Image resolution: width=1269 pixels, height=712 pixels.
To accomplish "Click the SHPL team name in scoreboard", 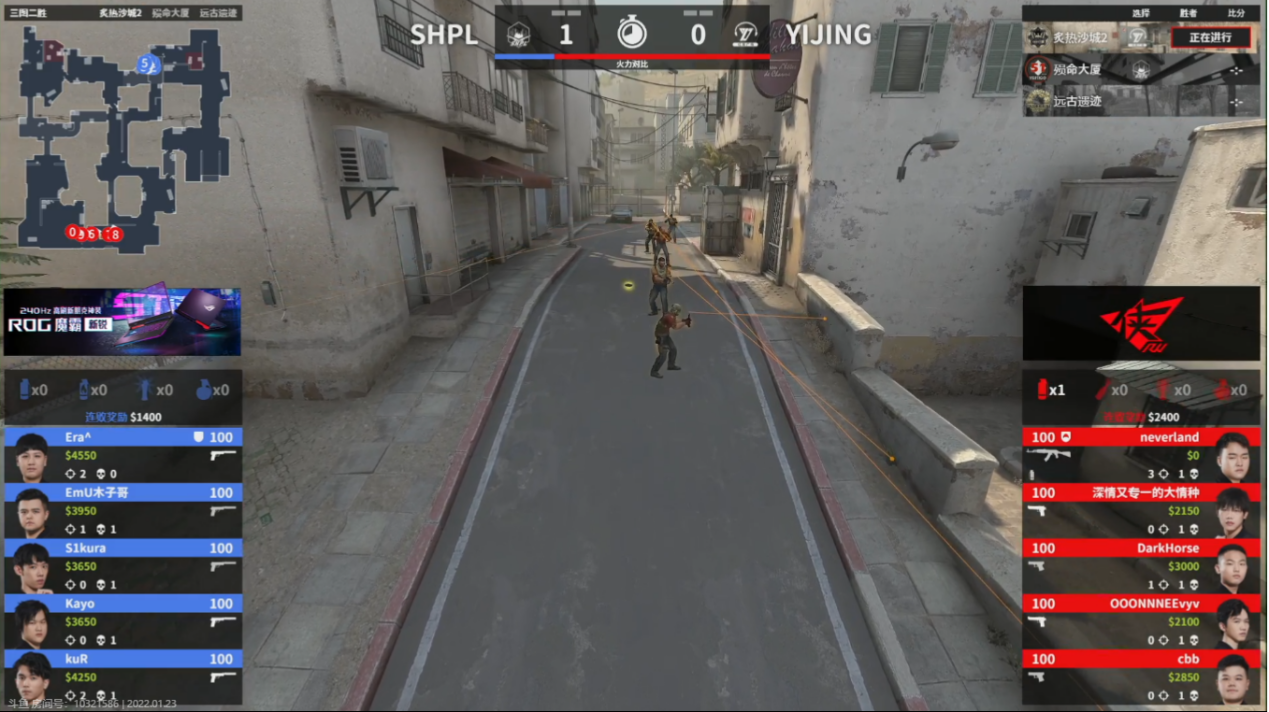I will (x=444, y=35).
